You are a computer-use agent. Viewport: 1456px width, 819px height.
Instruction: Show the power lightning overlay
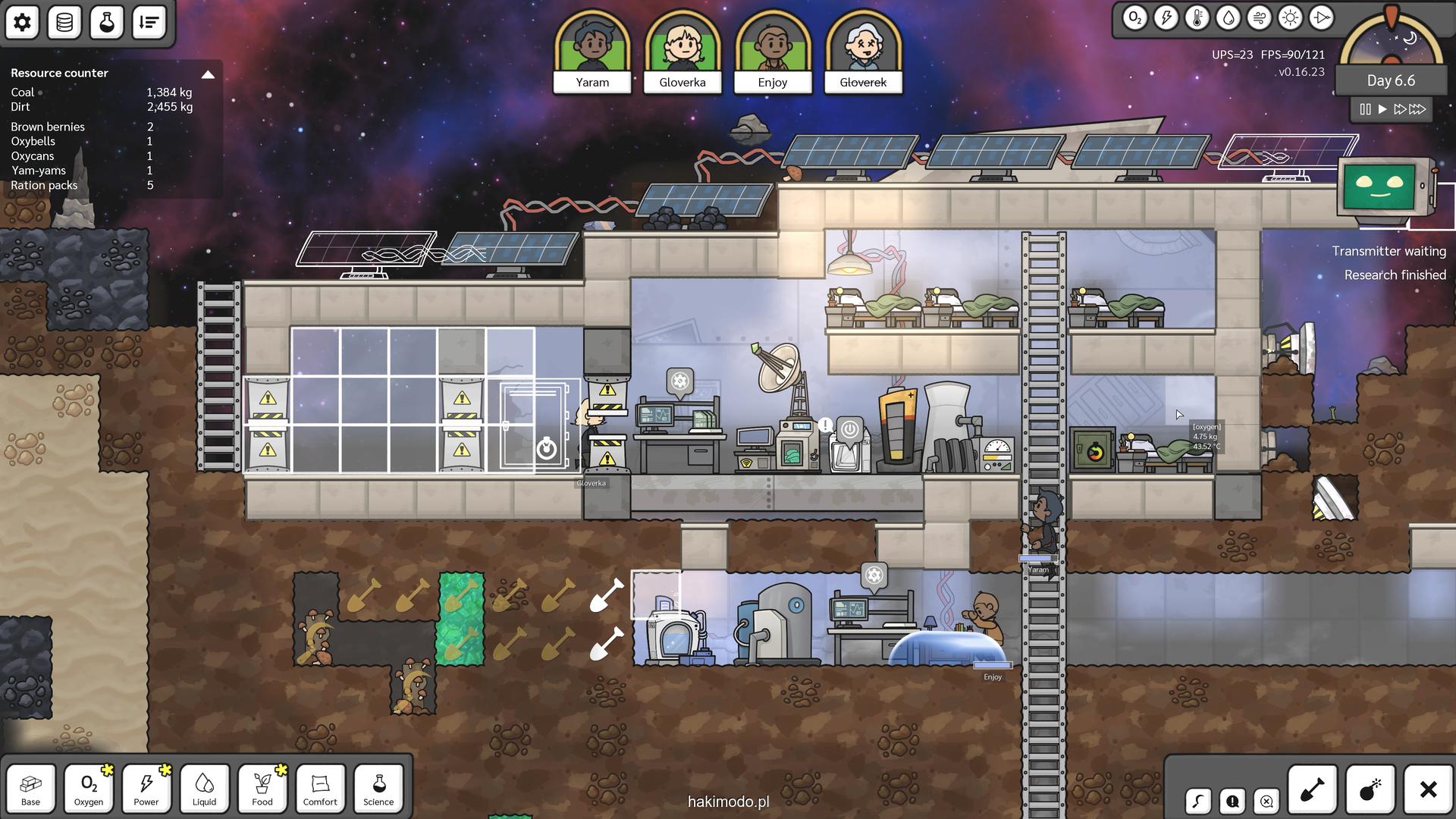point(1166,17)
